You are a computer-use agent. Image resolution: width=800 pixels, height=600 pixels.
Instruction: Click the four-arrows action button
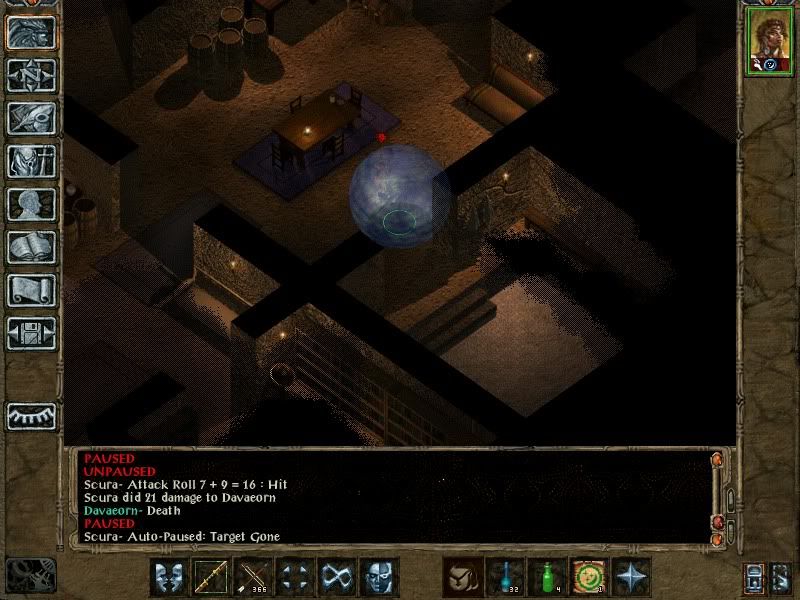click(x=294, y=577)
